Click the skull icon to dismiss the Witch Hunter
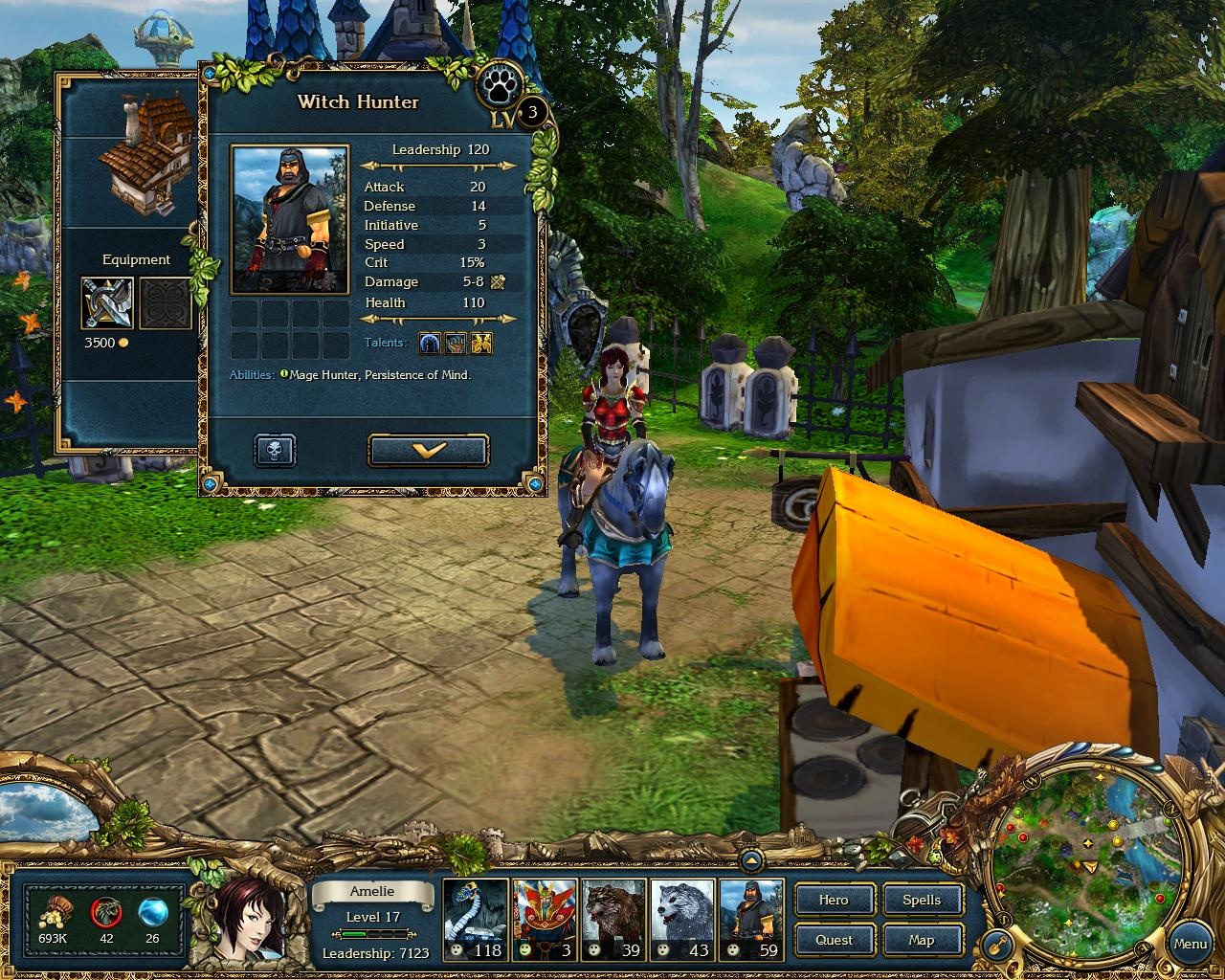 coord(274,450)
